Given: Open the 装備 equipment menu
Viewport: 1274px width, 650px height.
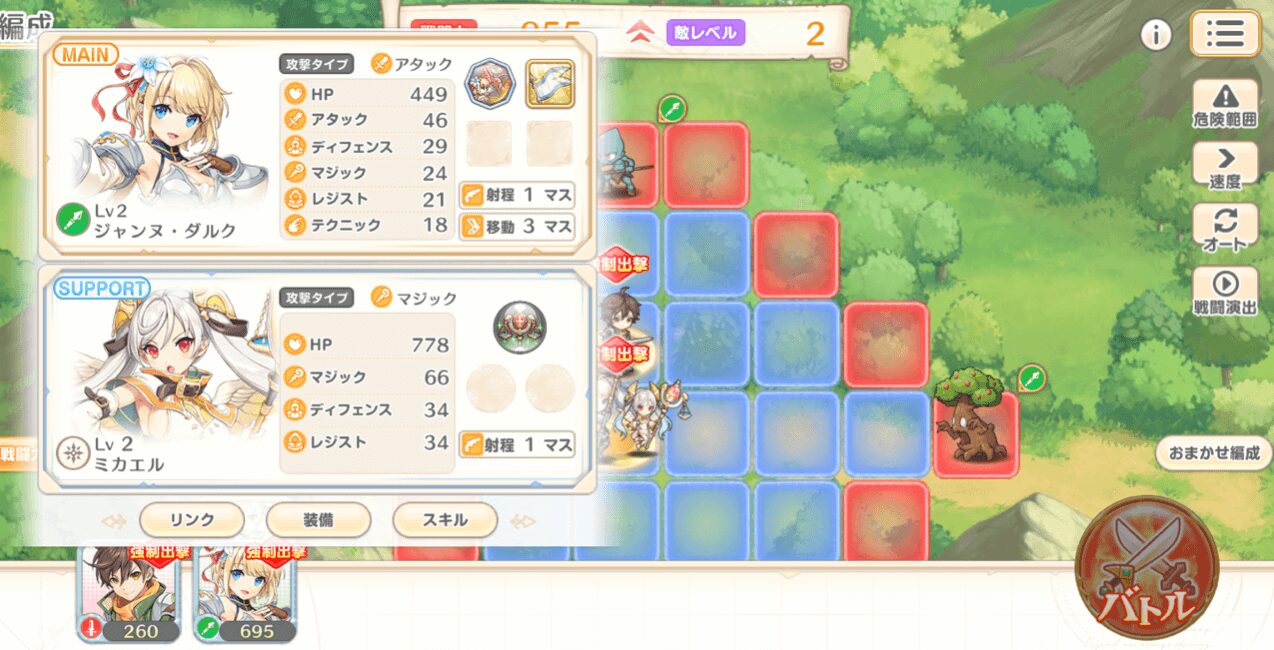Looking at the screenshot, I should pyautogui.click(x=318, y=520).
